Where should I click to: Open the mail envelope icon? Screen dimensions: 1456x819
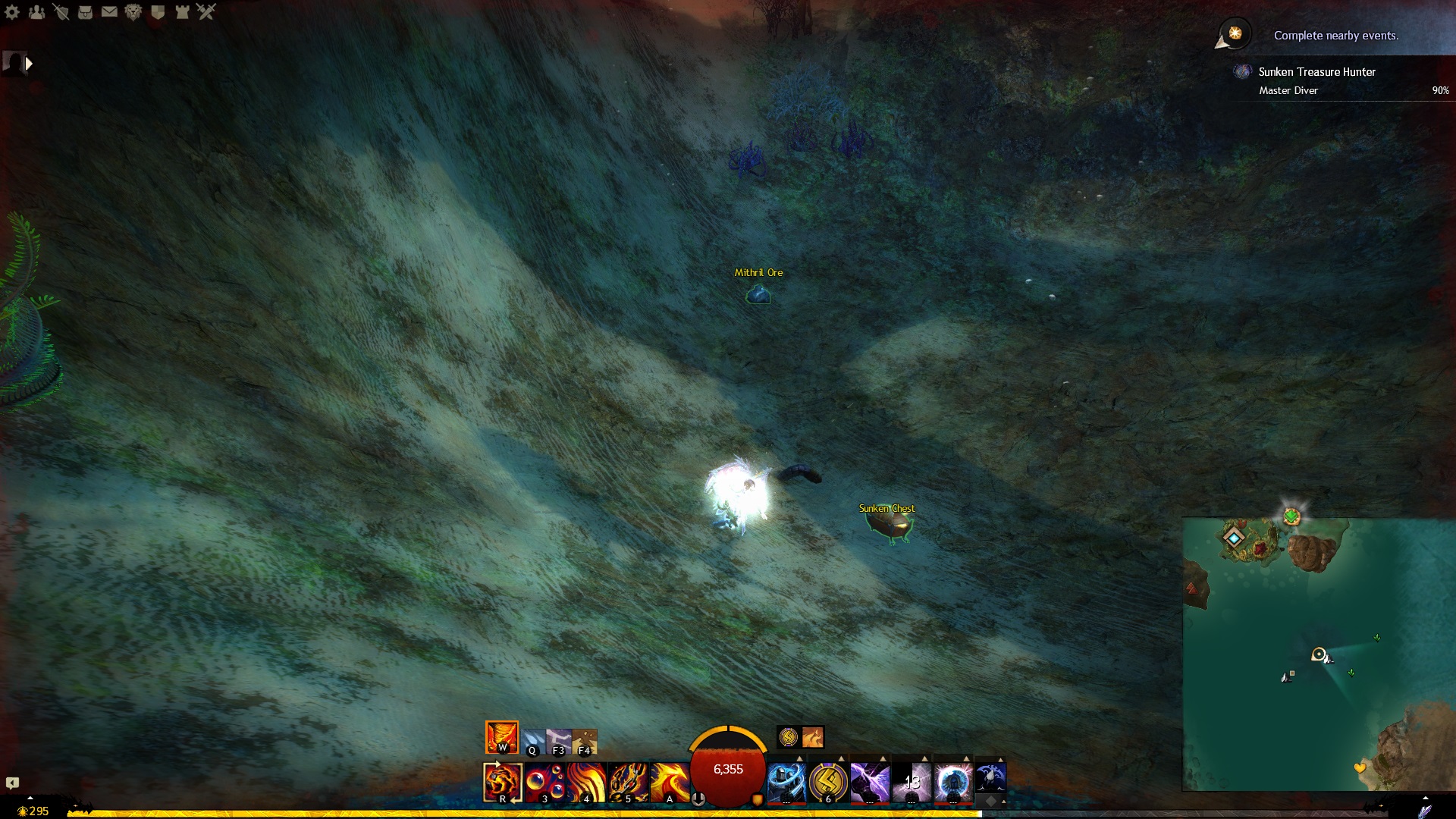coord(109,11)
